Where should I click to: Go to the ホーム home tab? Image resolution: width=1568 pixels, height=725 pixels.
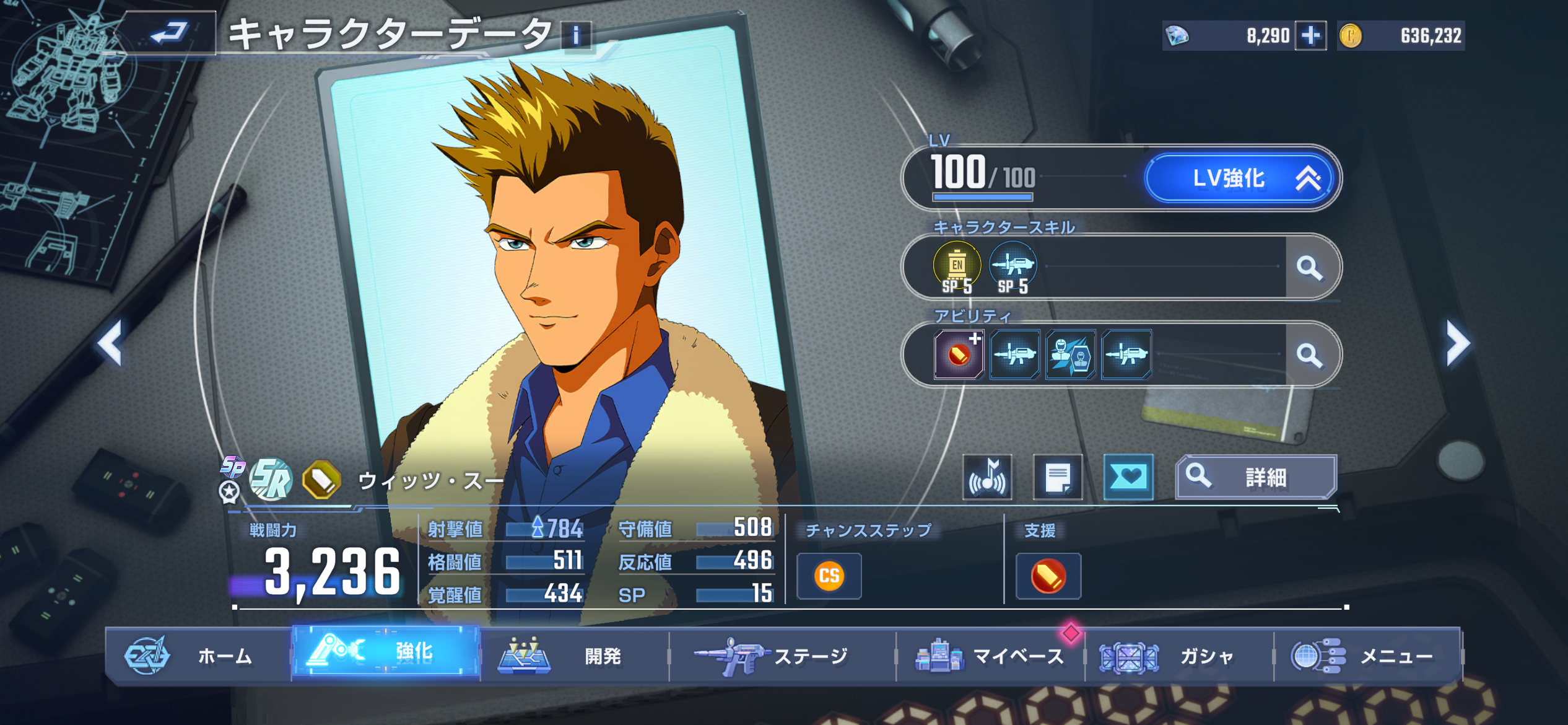click(x=198, y=656)
